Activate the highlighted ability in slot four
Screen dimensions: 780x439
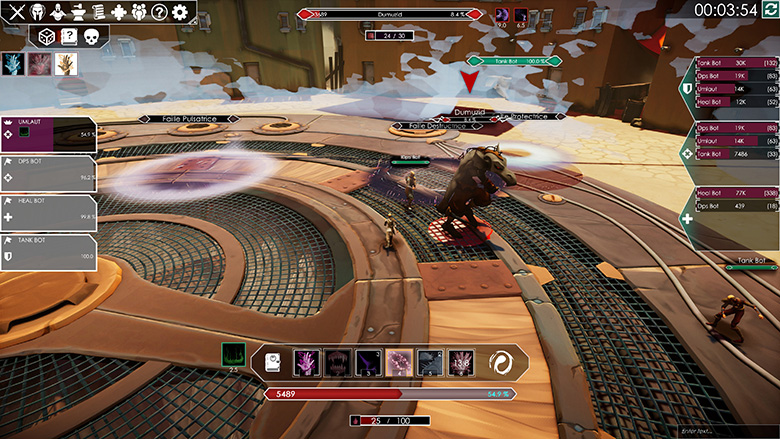pos(399,362)
